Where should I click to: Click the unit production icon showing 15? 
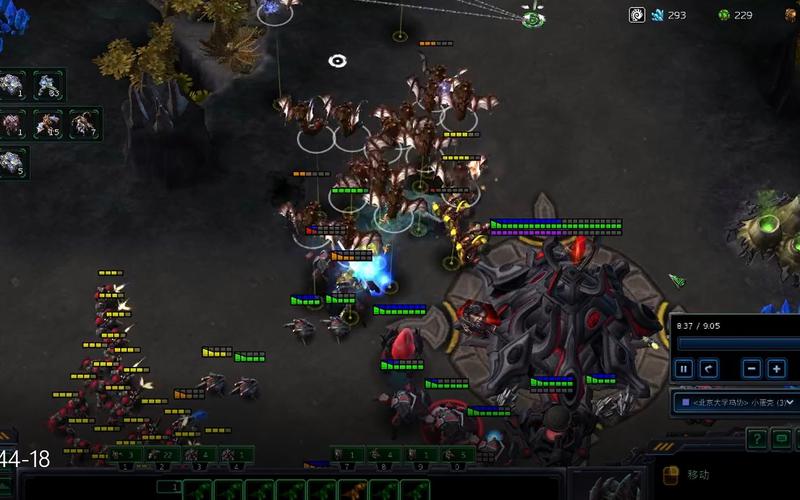click(x=48, y=123)
